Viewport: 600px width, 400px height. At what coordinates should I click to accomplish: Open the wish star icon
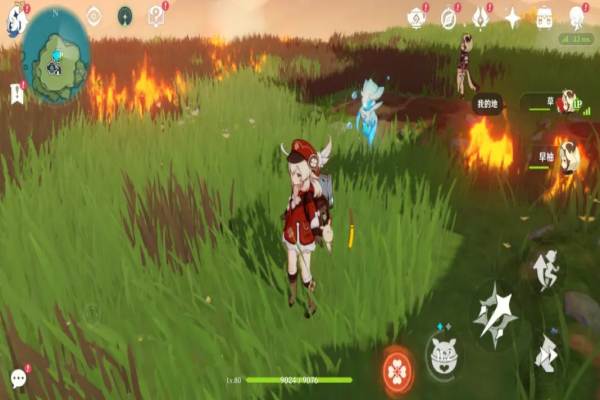(513, 17)
